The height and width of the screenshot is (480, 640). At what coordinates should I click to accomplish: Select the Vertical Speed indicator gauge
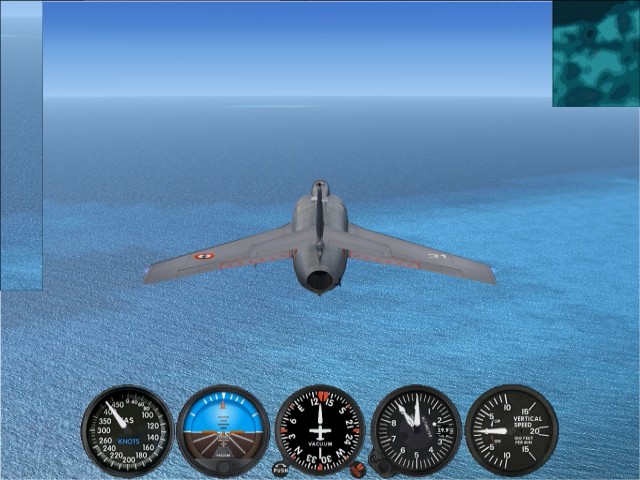tap(512, 430)
